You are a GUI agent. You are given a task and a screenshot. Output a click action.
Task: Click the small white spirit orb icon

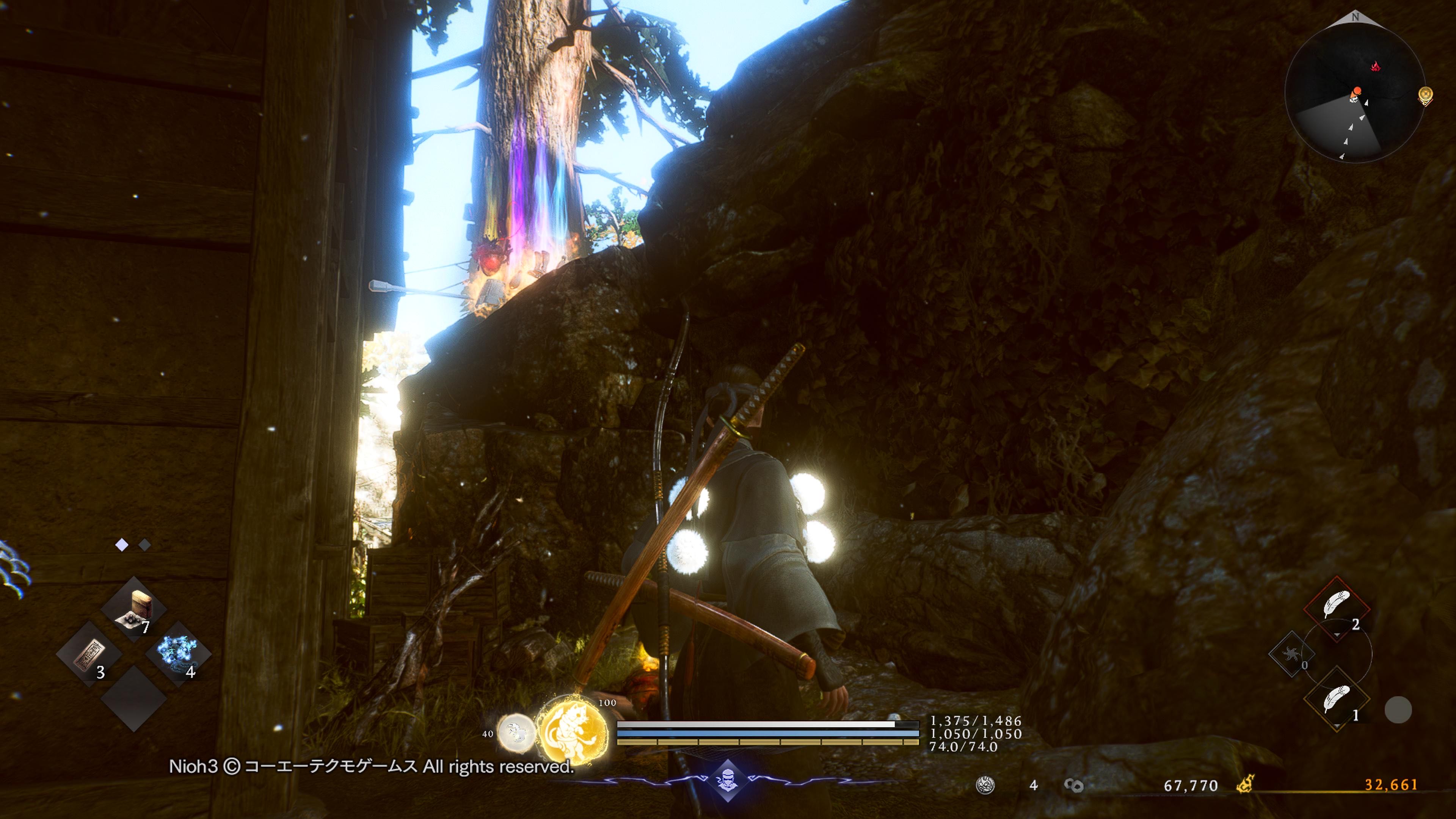point(515,733)
